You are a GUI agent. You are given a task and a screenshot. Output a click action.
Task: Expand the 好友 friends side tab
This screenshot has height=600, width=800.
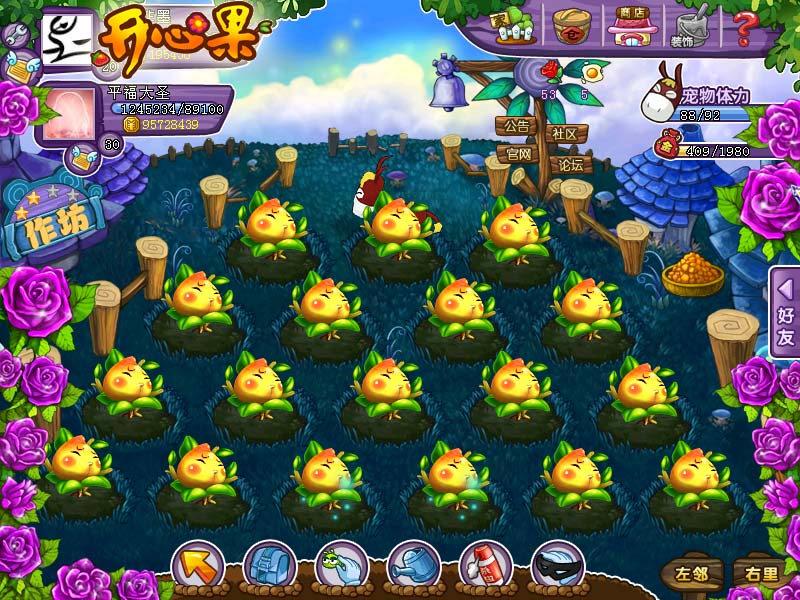[x=785, y=312]
